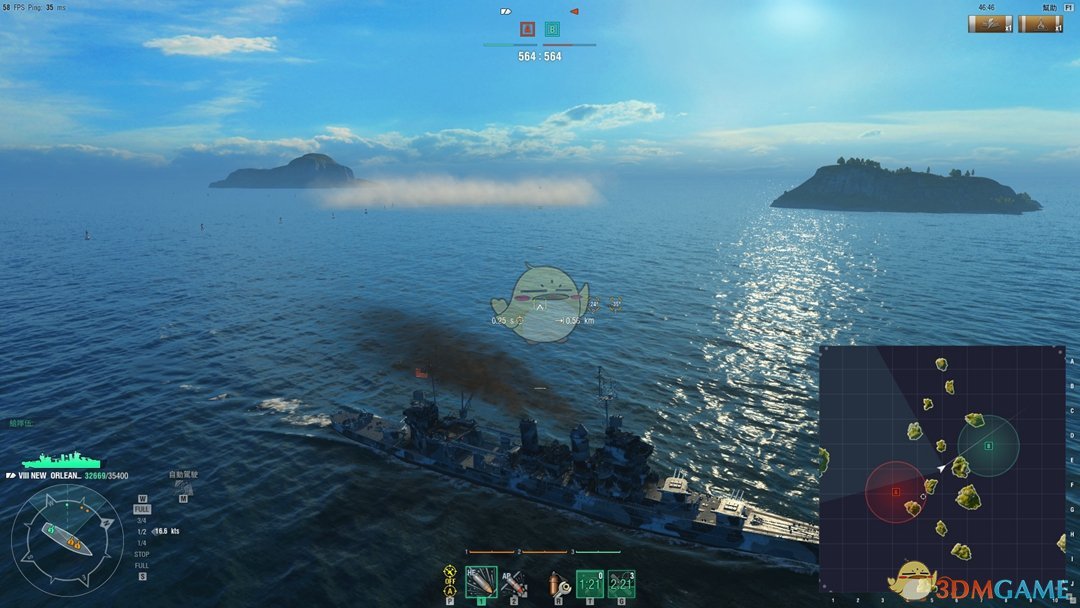Click the green allied base marker on minimap
This screenshot has width=1080, height=608.
988,446
